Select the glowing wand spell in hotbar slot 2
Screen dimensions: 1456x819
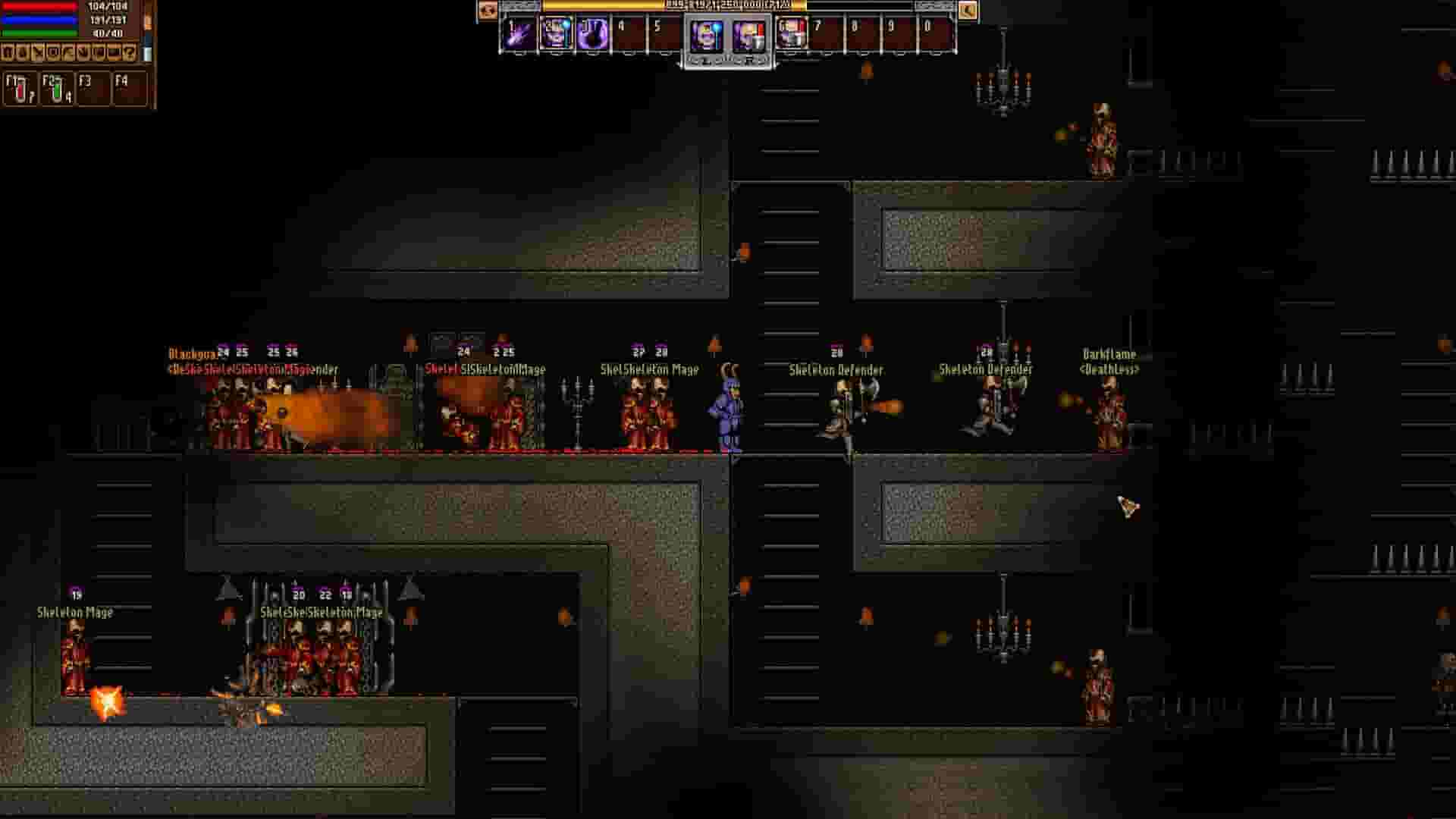(x=558, y=34)
